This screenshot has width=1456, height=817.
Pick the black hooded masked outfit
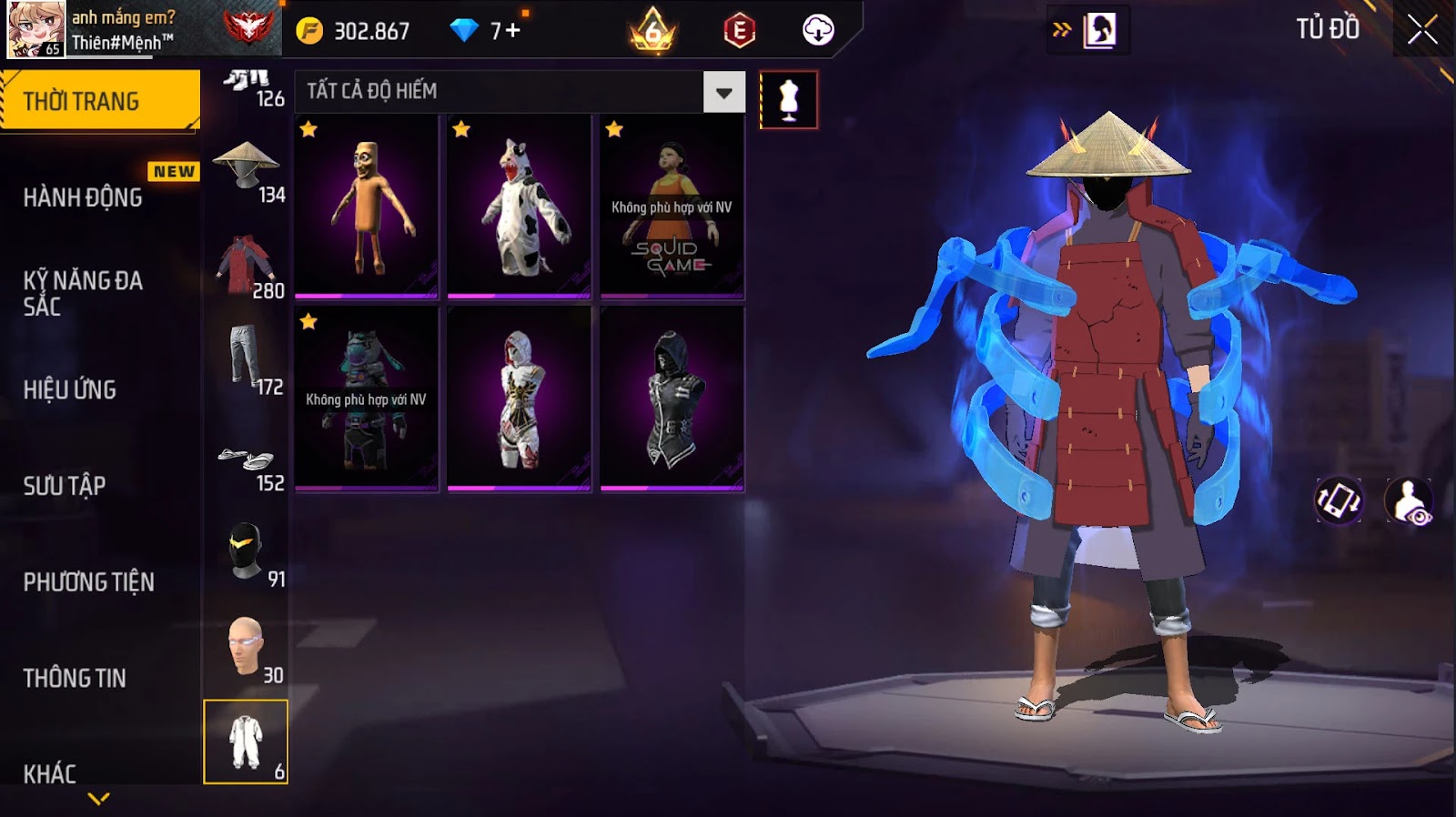672,398
